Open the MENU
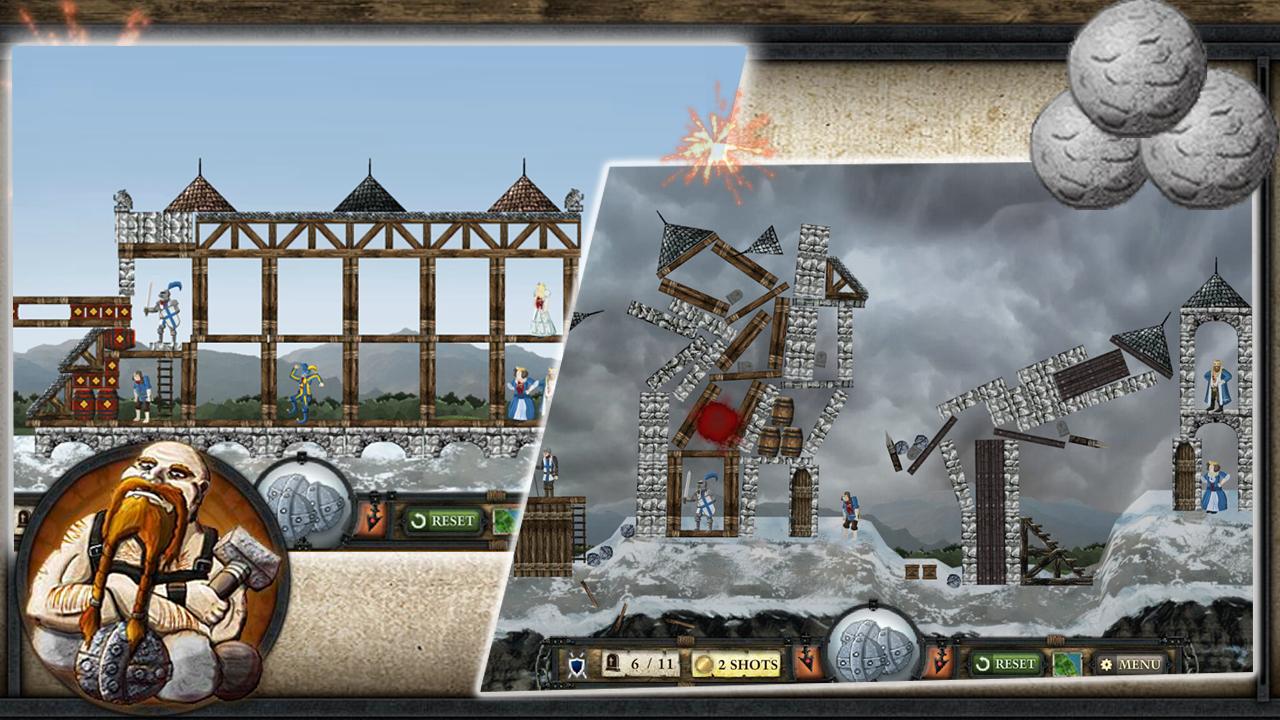The width and height of the screenshot is (1280, 720). point(1130,662)
